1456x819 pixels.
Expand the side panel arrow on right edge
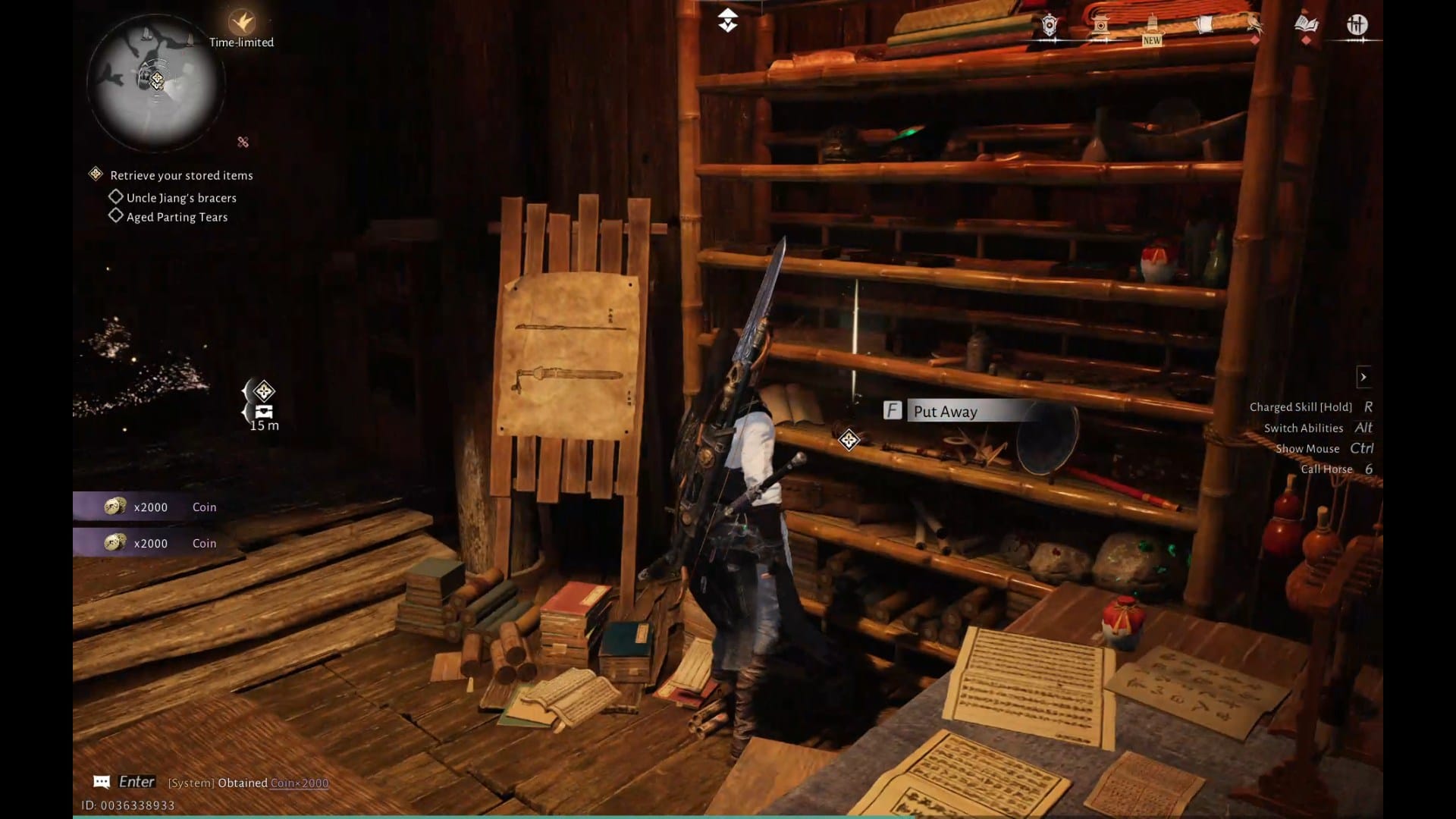[x=1363, y=377]
